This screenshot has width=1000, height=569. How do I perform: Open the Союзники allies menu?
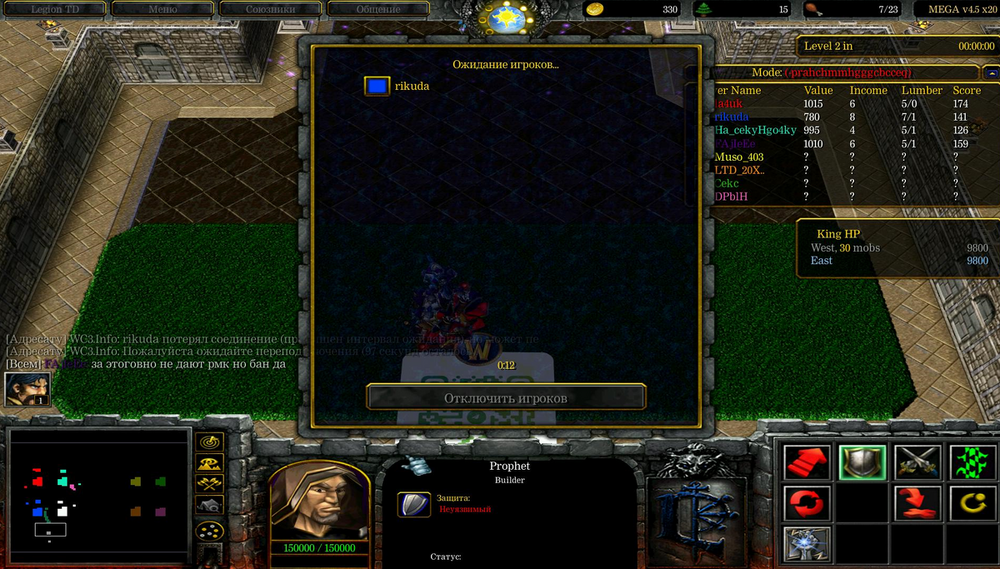[x=269, y=9]
